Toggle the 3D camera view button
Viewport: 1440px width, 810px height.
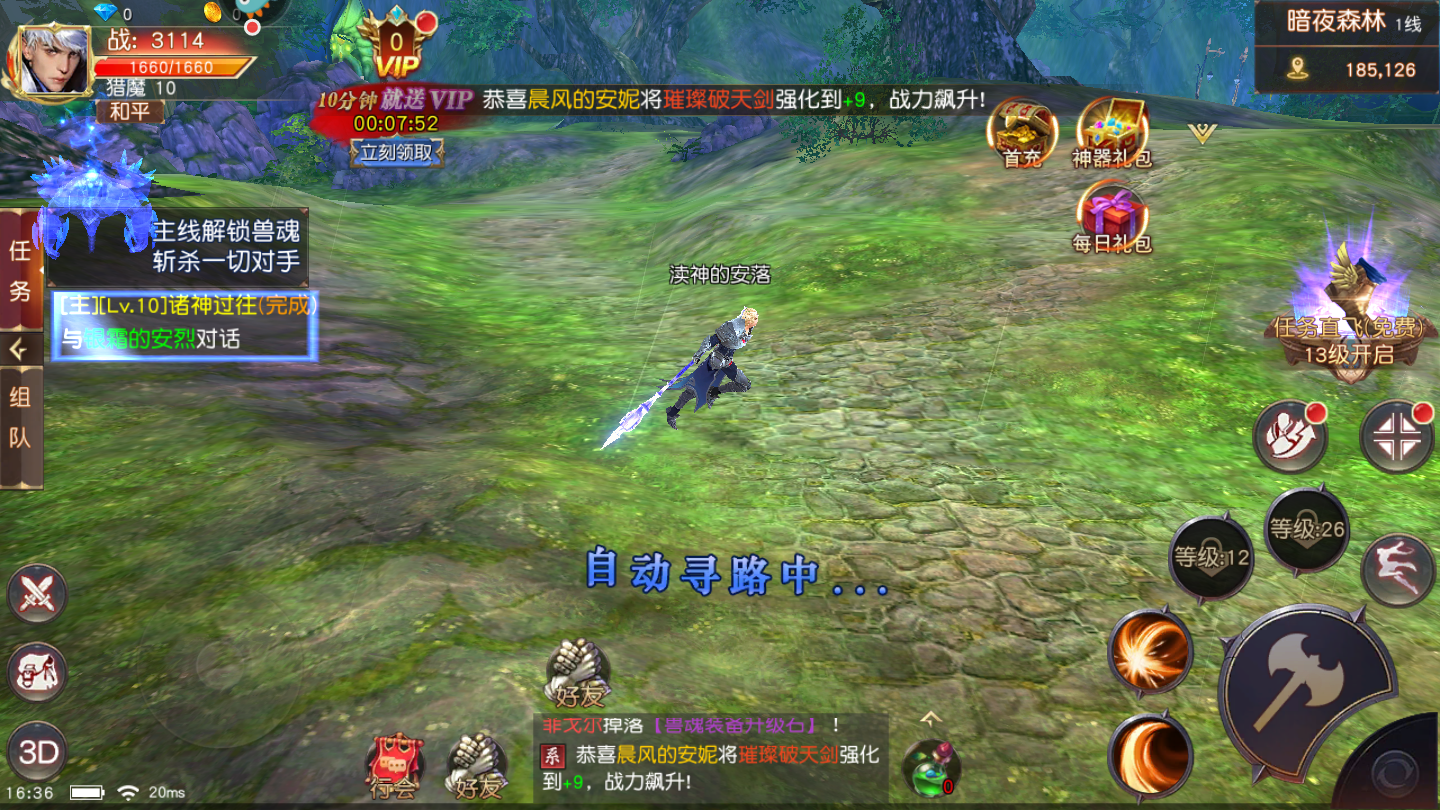pyautogui.click(x=38, y=752)
